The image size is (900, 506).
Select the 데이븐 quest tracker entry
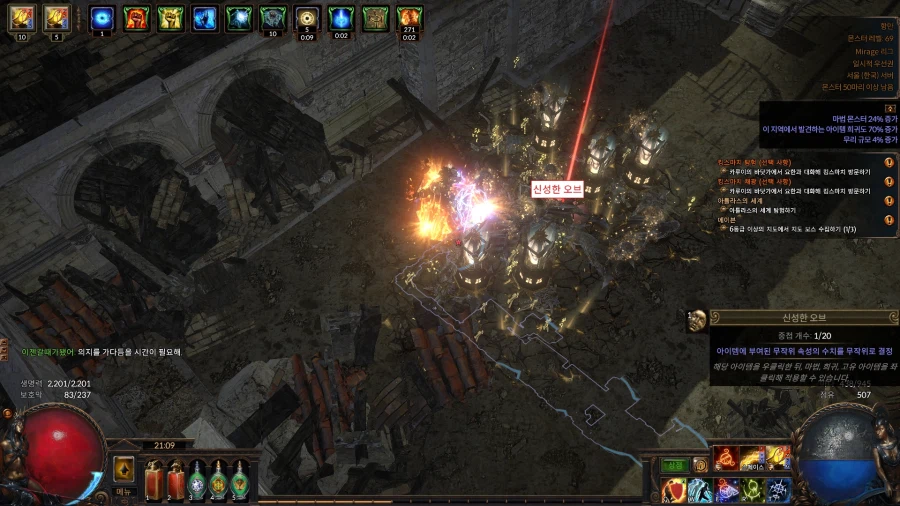pos(729,219)
